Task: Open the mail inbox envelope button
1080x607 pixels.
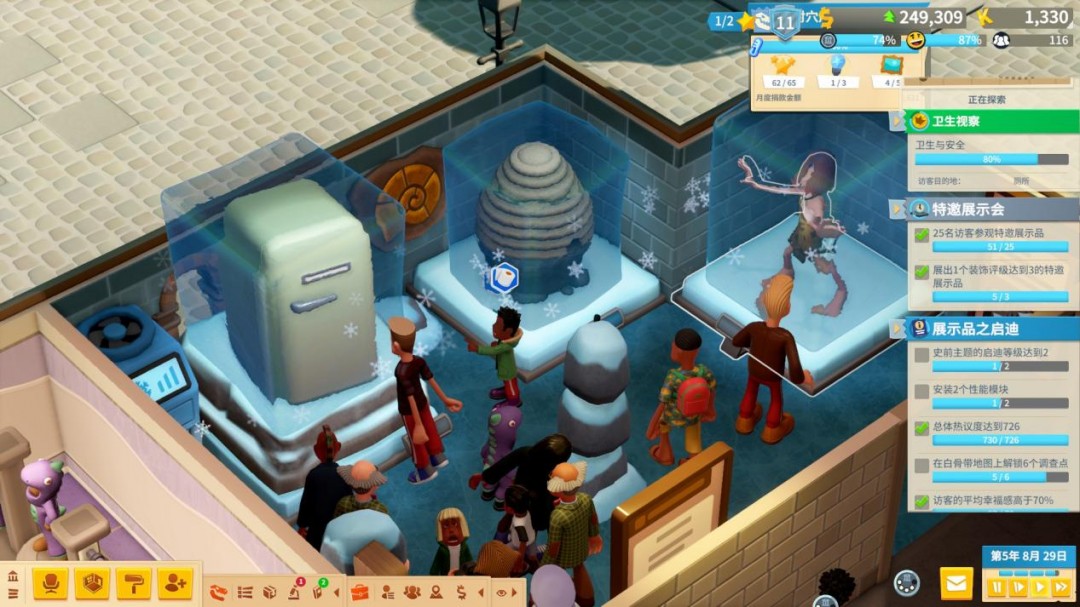Action: coord(957,583)
